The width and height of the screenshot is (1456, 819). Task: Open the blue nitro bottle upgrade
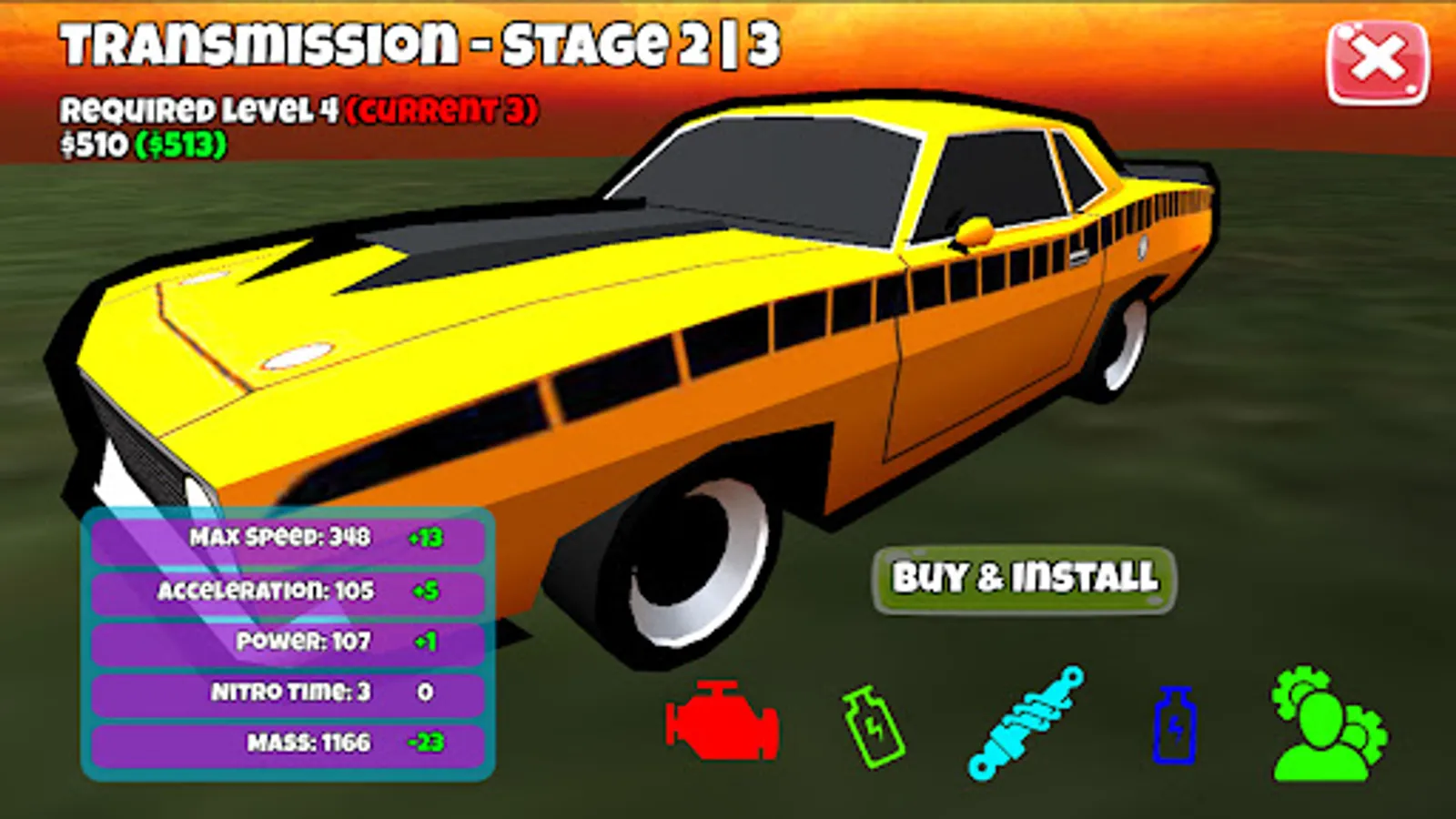1176,723
